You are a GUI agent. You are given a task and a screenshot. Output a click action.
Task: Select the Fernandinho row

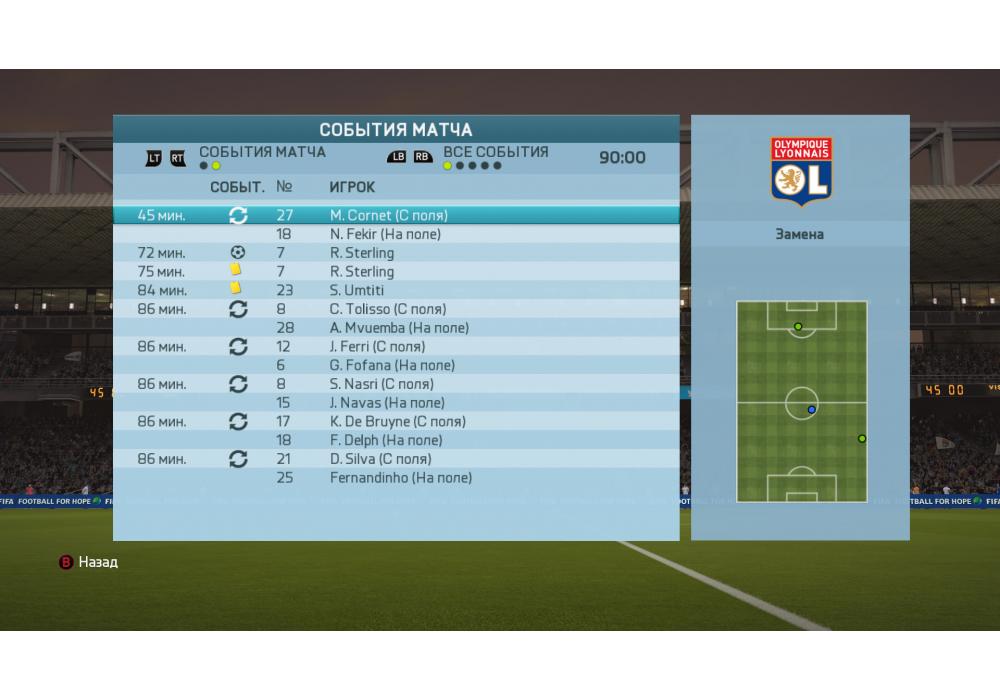point(395,478)
